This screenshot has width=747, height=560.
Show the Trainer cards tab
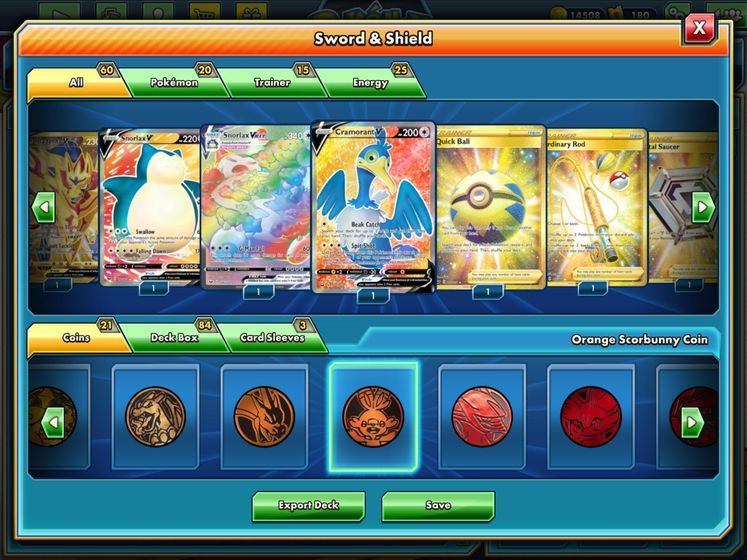[270, 83]
